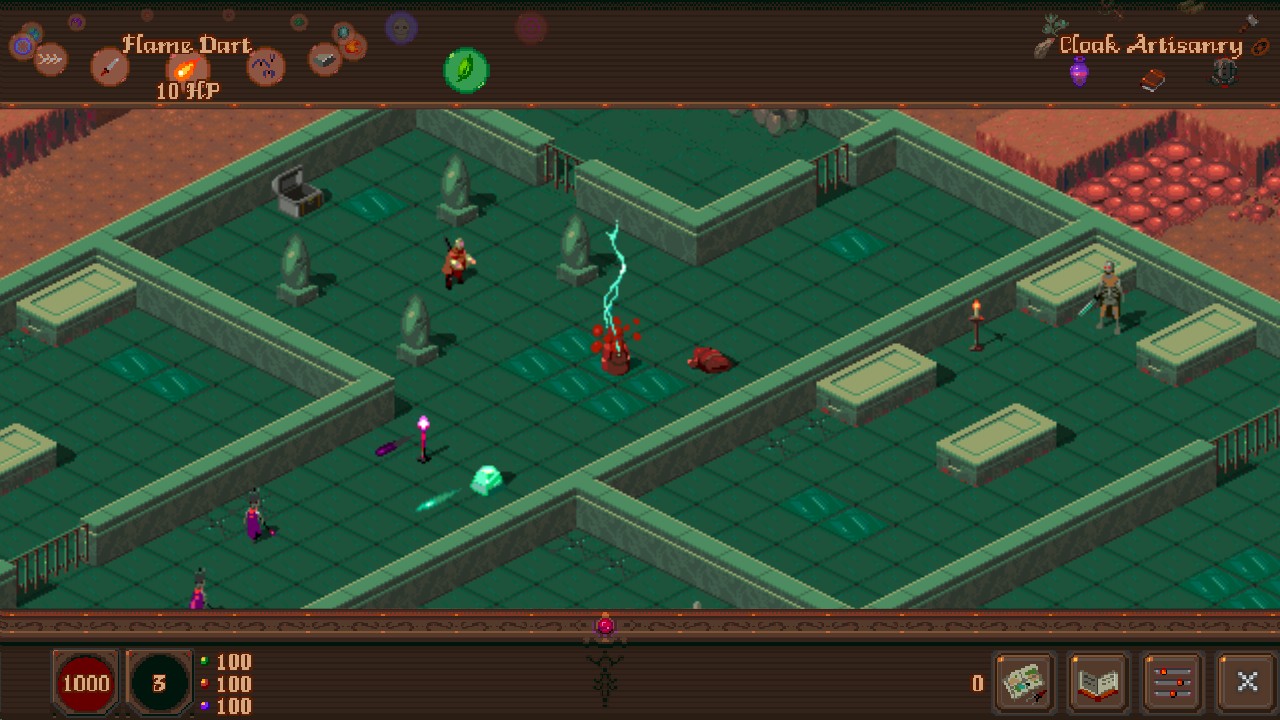
Task: Click the gold coin counter showing 1000
Action: tap(86, 684)
